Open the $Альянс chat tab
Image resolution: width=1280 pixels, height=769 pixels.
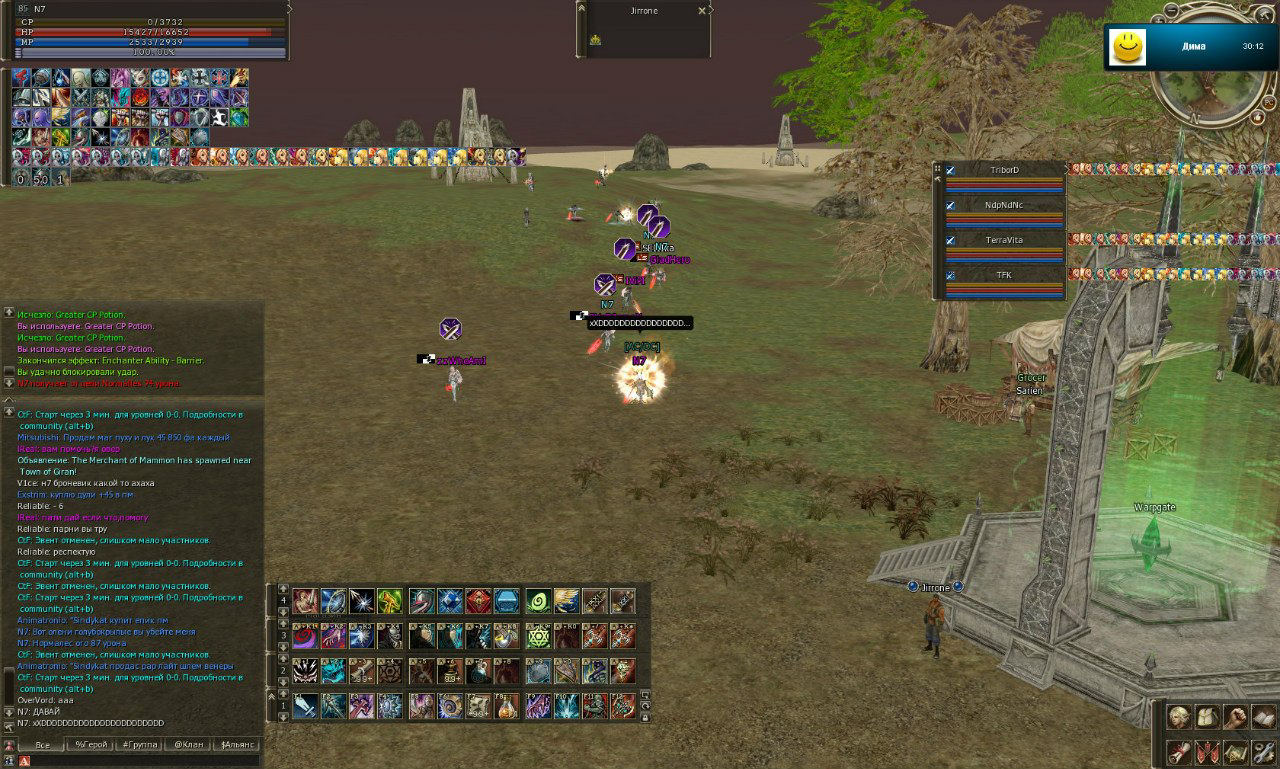237,744
